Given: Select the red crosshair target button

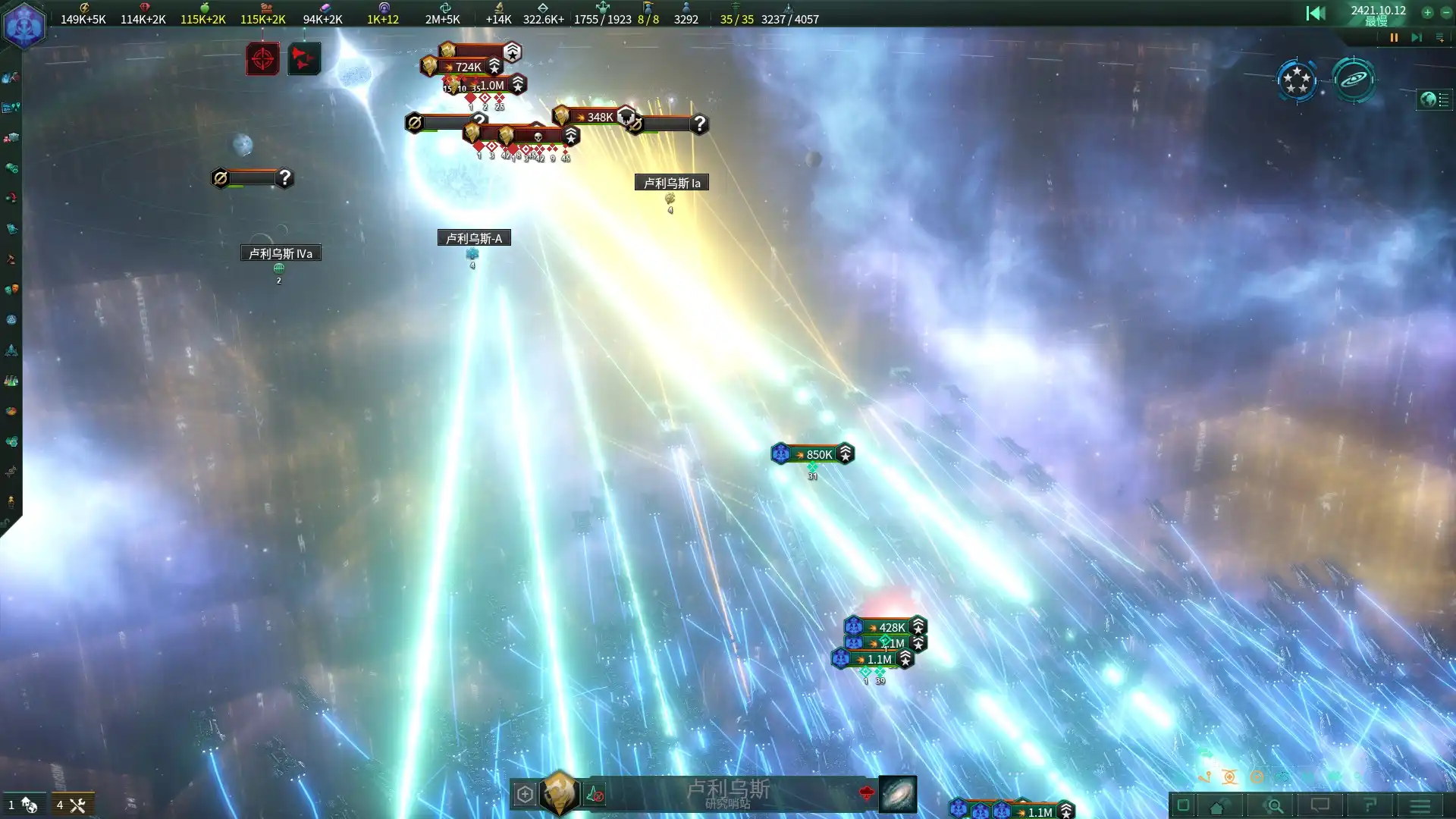Looking at the screenshot, I should coord(262,58).
